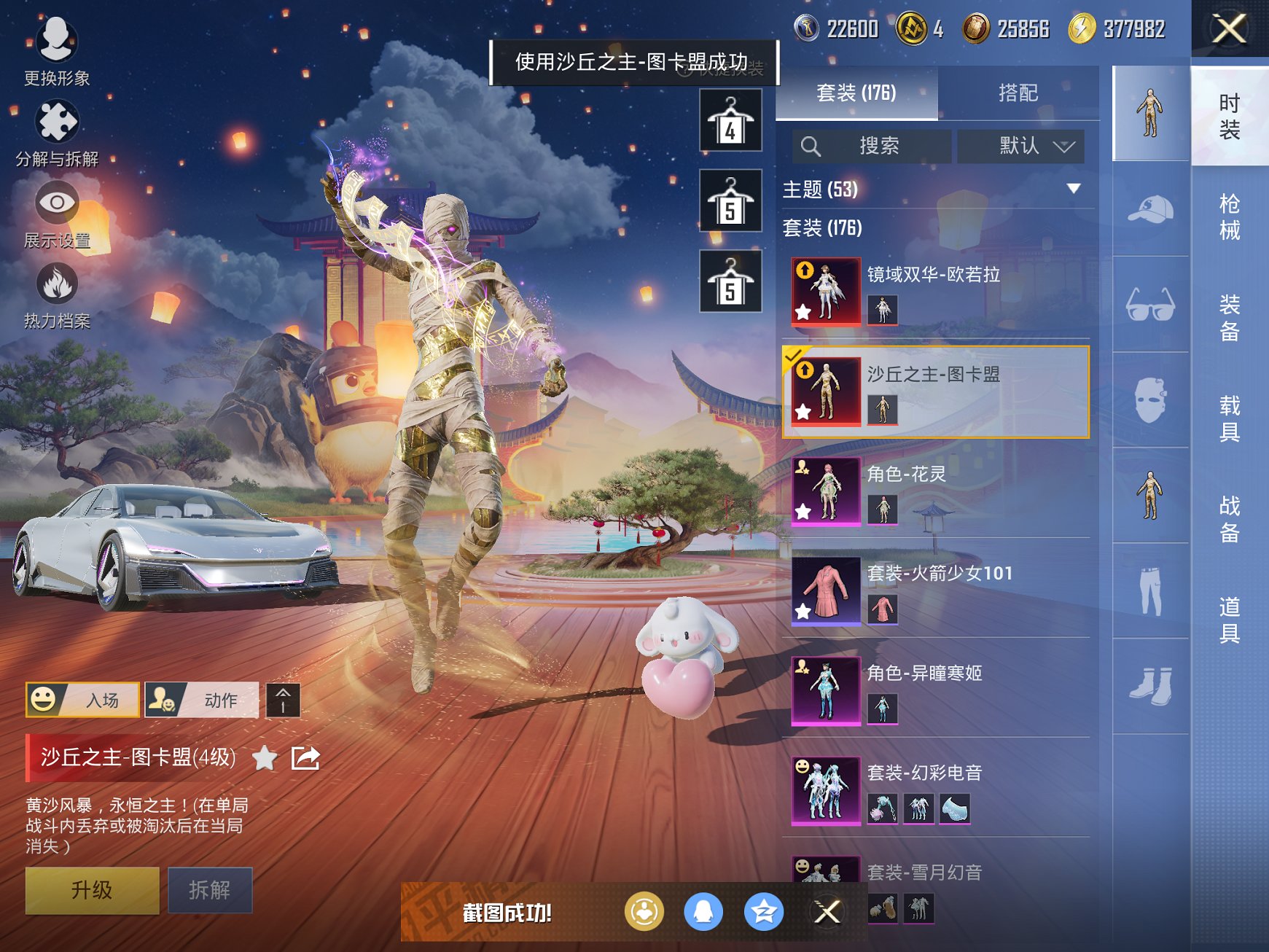
Task: Collapse the 主题 (53) section
Action: click(x=1073, y=188)
